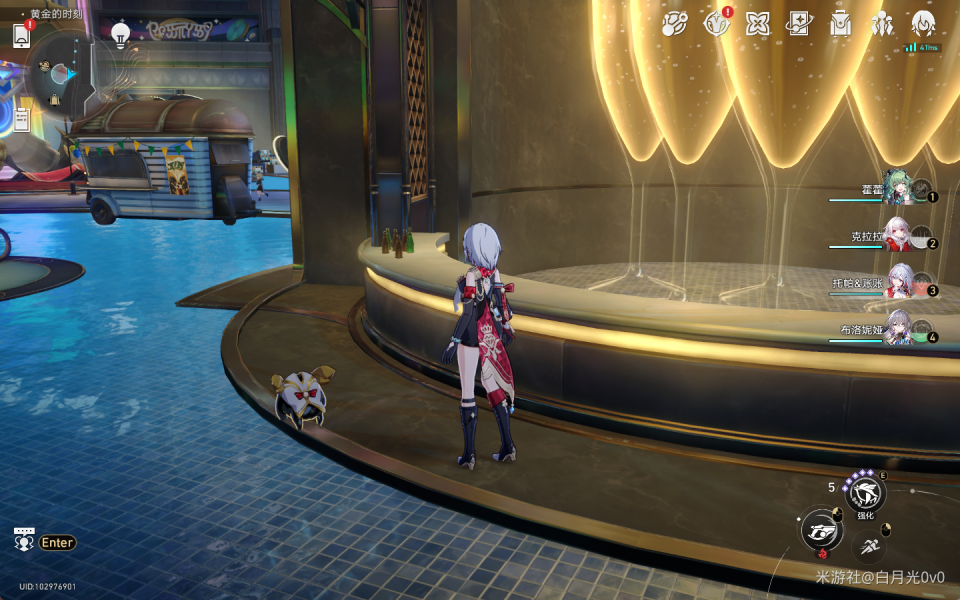Toggle the sprint running icon
Screen dimensions: 960x600
[x=871, y=546]
